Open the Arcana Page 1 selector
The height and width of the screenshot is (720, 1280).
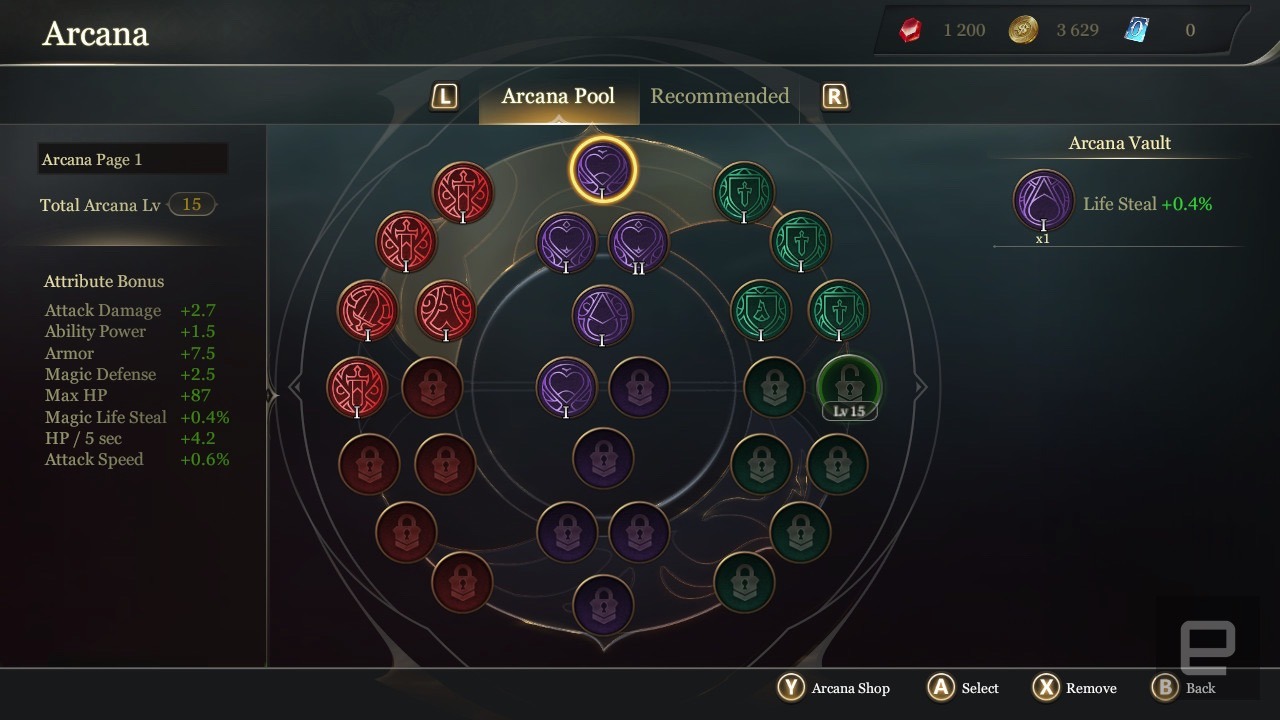click(x=133, y=159)
